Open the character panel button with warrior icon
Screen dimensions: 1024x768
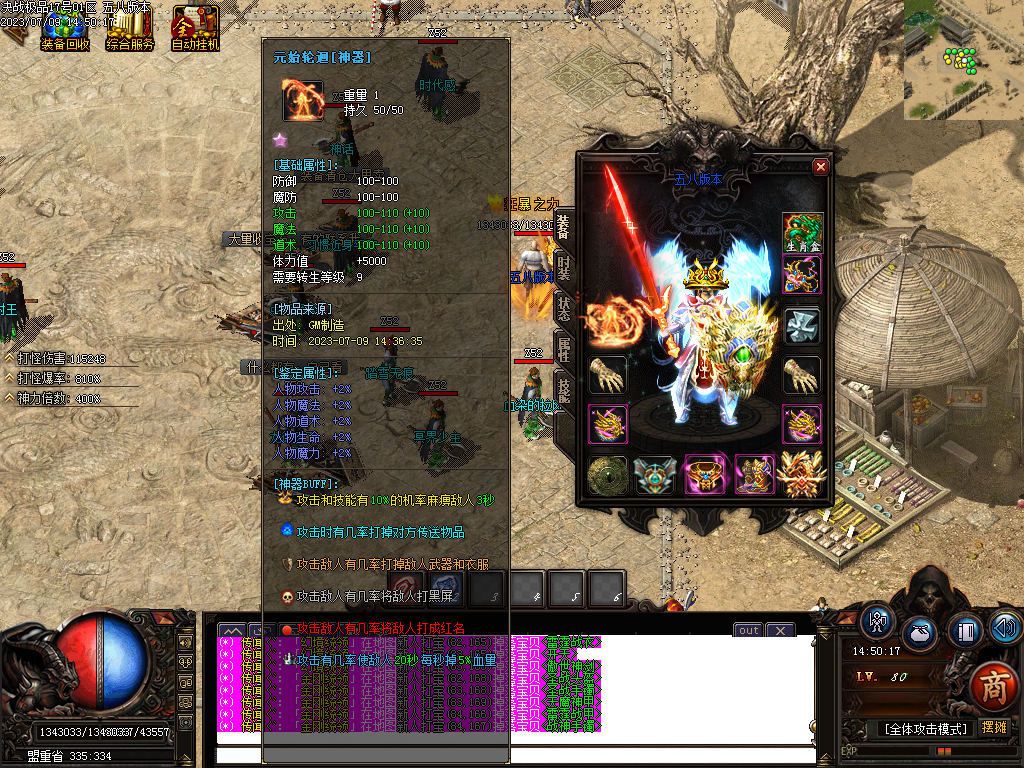click(879, 620)
